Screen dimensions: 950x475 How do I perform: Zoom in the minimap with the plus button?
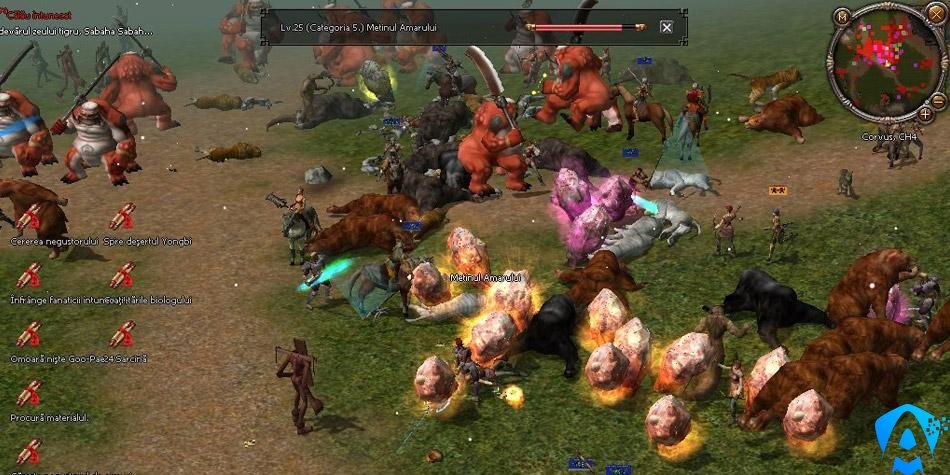click(x=925, y=115)
